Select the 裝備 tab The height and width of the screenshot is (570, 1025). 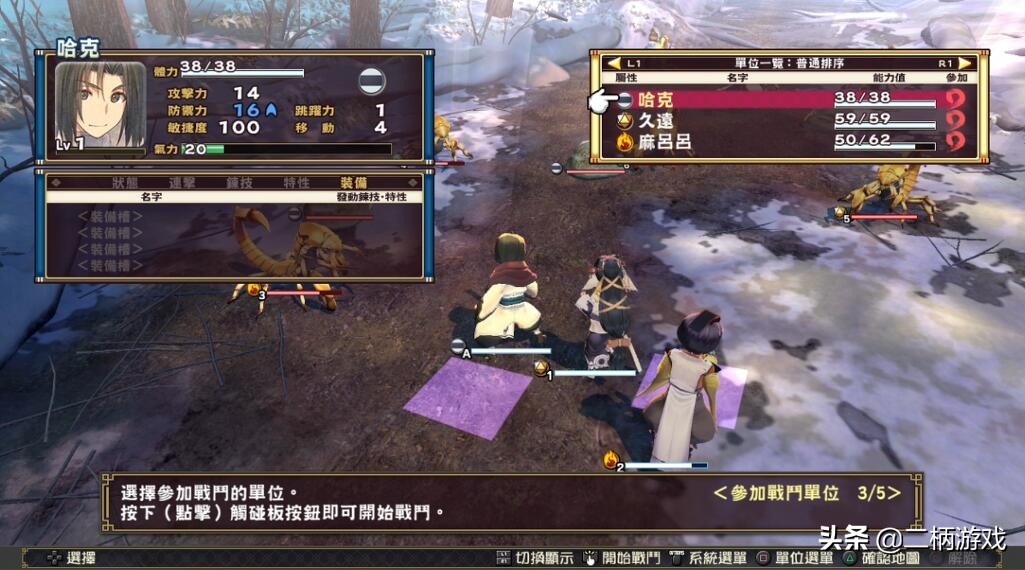coord(354,183)
